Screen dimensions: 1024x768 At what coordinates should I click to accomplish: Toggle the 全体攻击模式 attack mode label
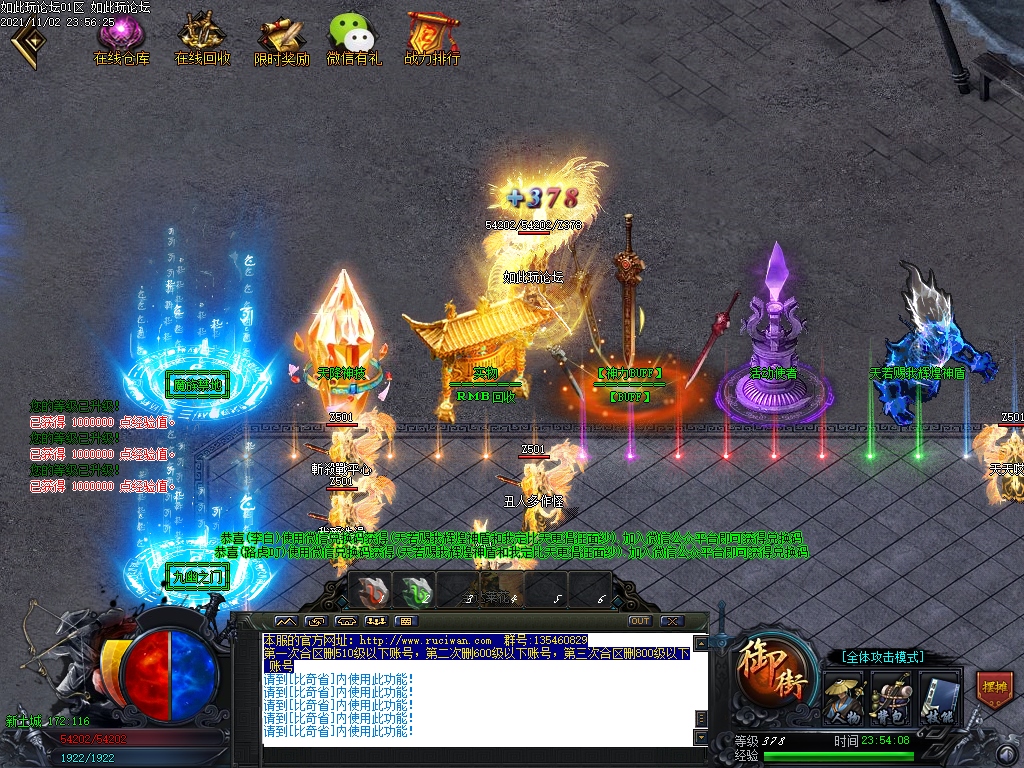point(882,657)
